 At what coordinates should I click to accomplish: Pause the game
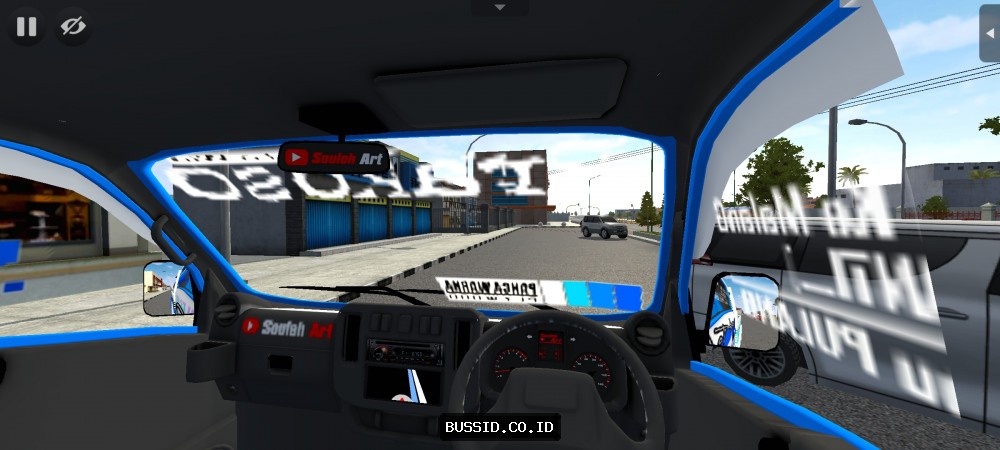(x=27, y=27)
